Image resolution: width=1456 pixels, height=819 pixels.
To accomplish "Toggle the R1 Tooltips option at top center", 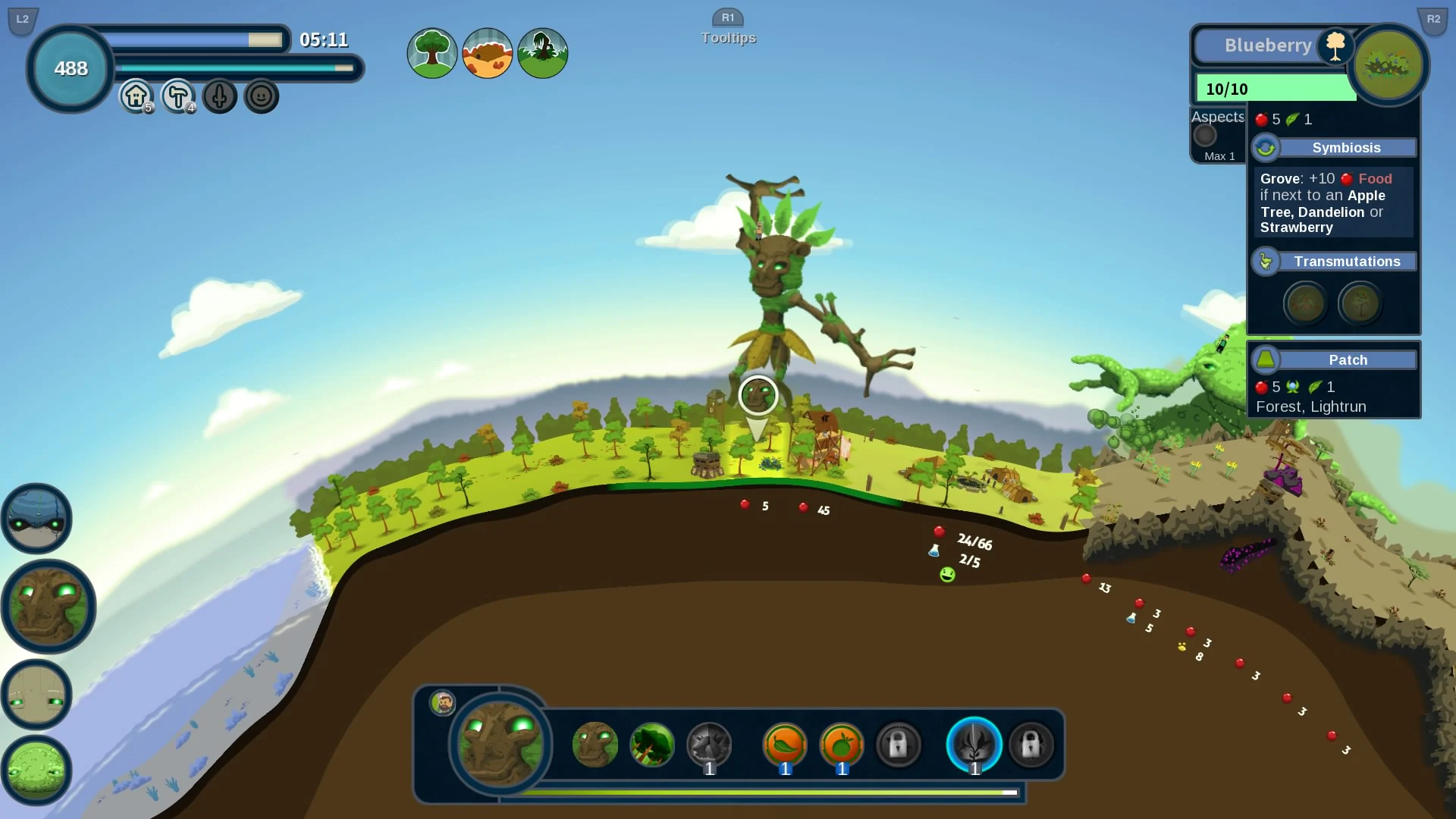I will (x=728, y=27).
